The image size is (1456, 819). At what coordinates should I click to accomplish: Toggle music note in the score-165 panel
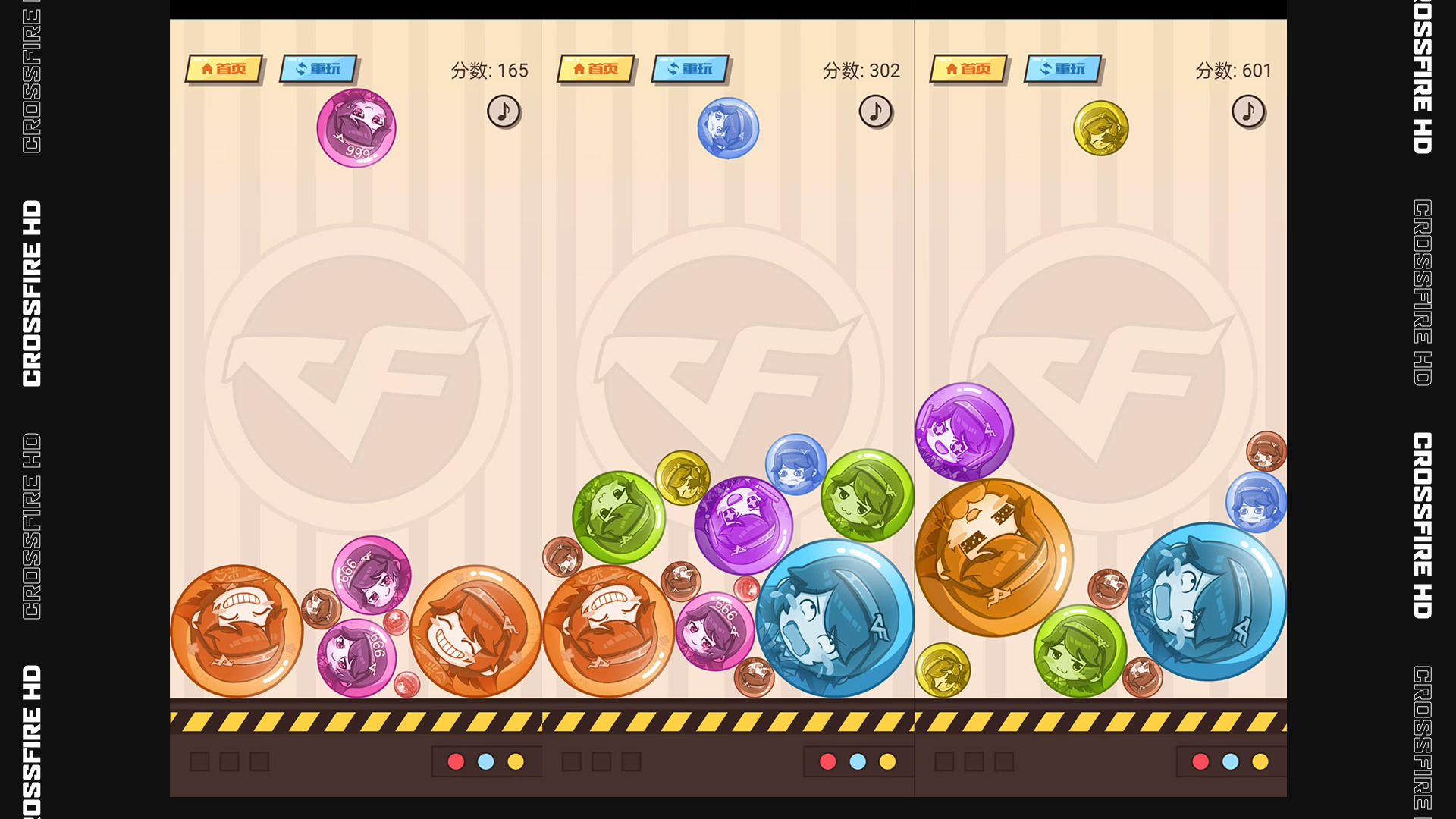pos(504,111)
